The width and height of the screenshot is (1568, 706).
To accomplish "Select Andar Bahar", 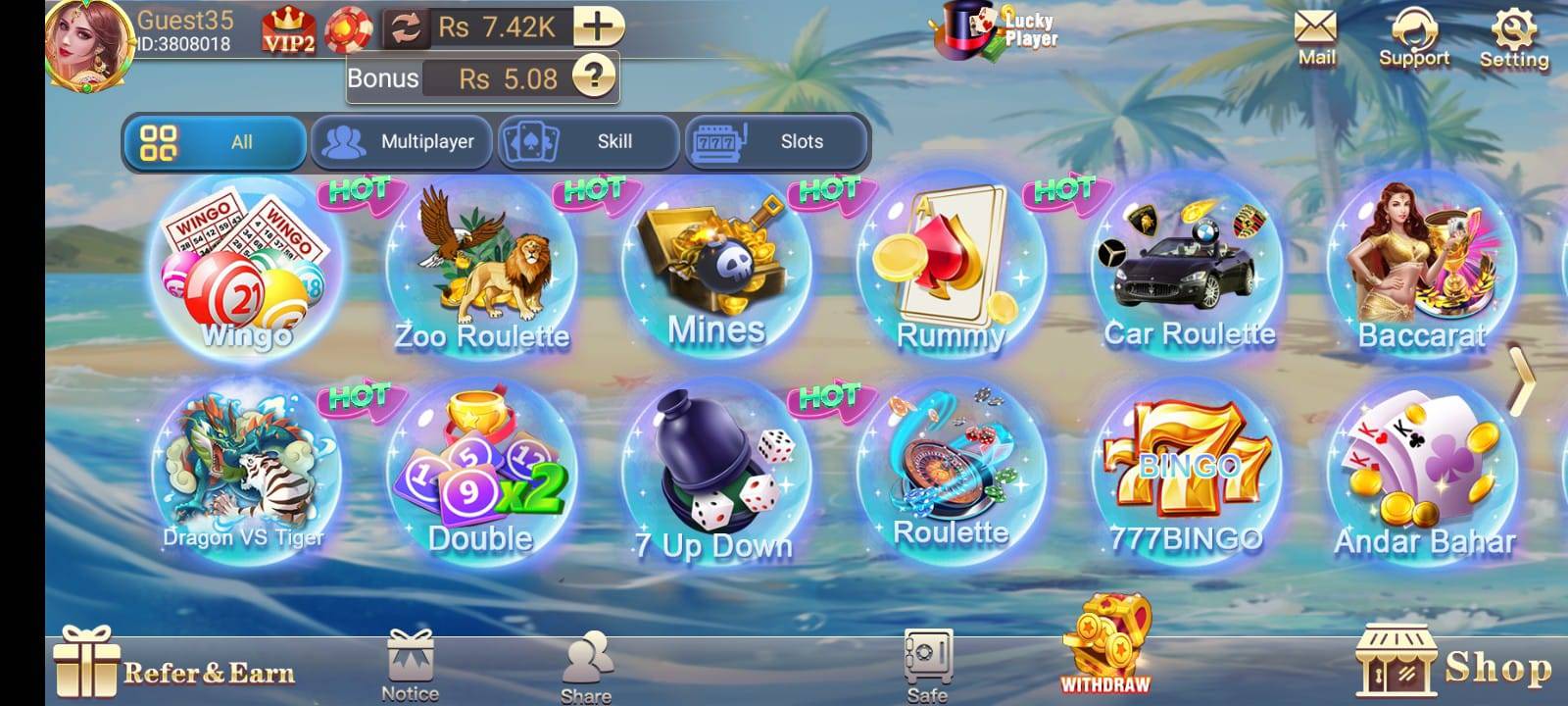I will point(1421,471).
